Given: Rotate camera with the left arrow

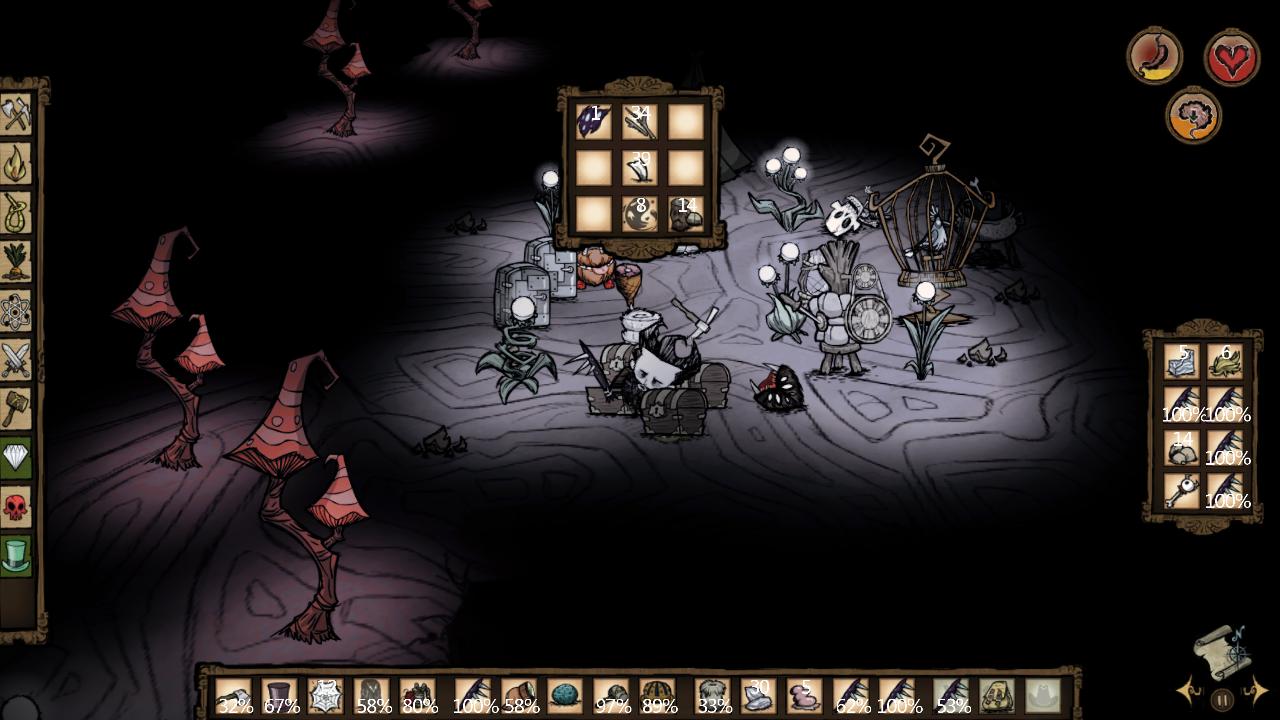Looking at the screenshot, I should pyautogui.click(x=1189, y=691).
